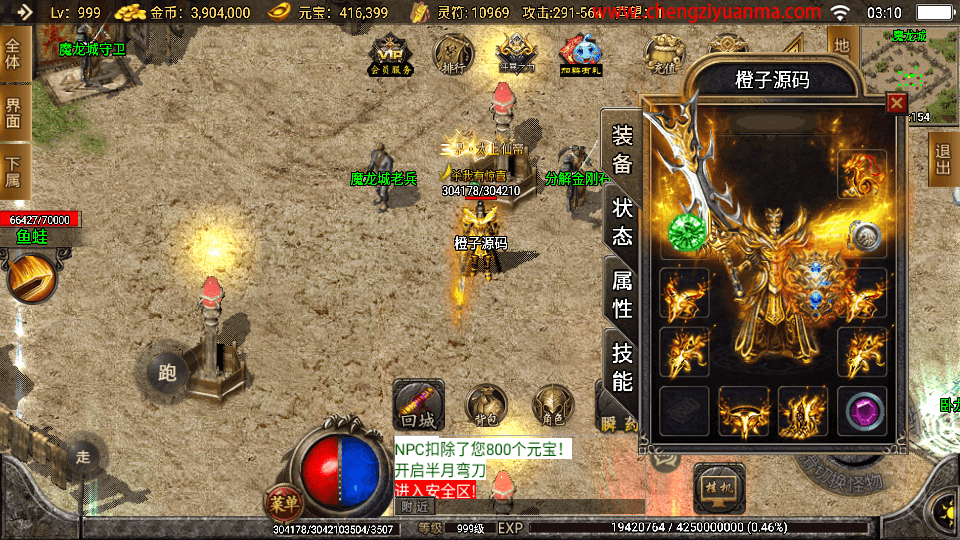Click the 退出 exit button

(942, 158)
